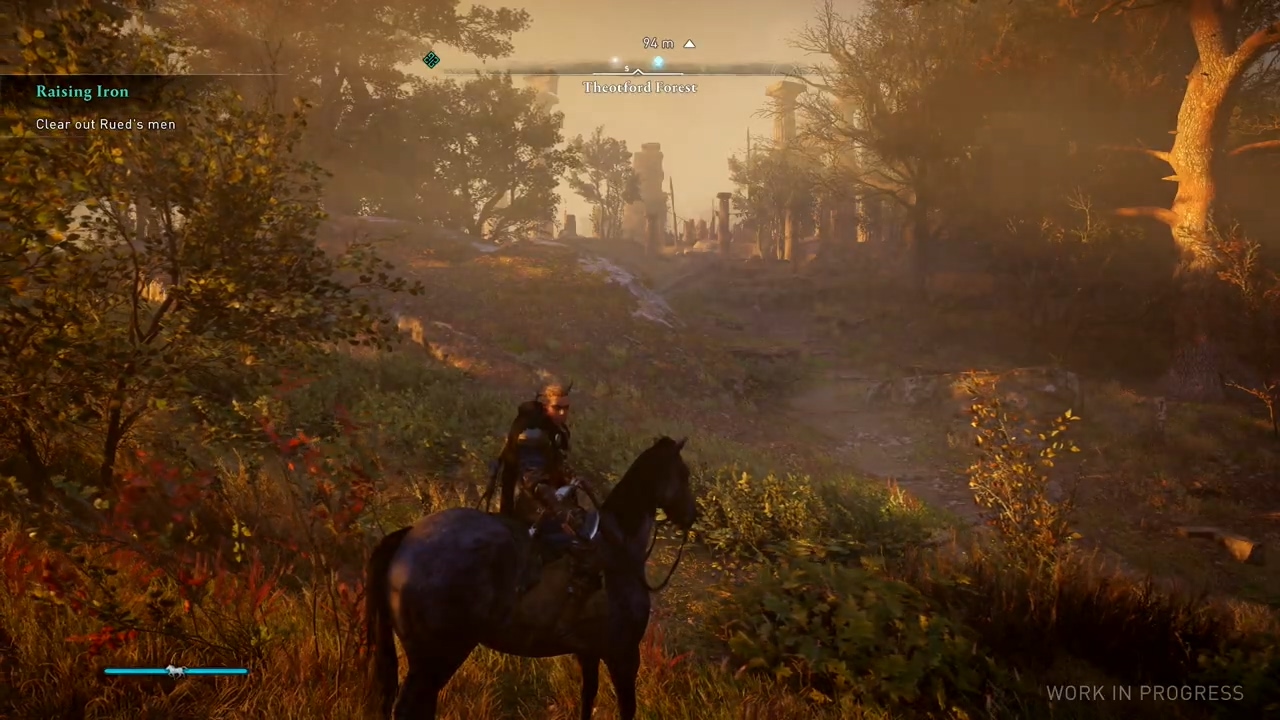Click the blue objective marker on compass
The height and width of the screenshot is (720, 1280).
658,63
